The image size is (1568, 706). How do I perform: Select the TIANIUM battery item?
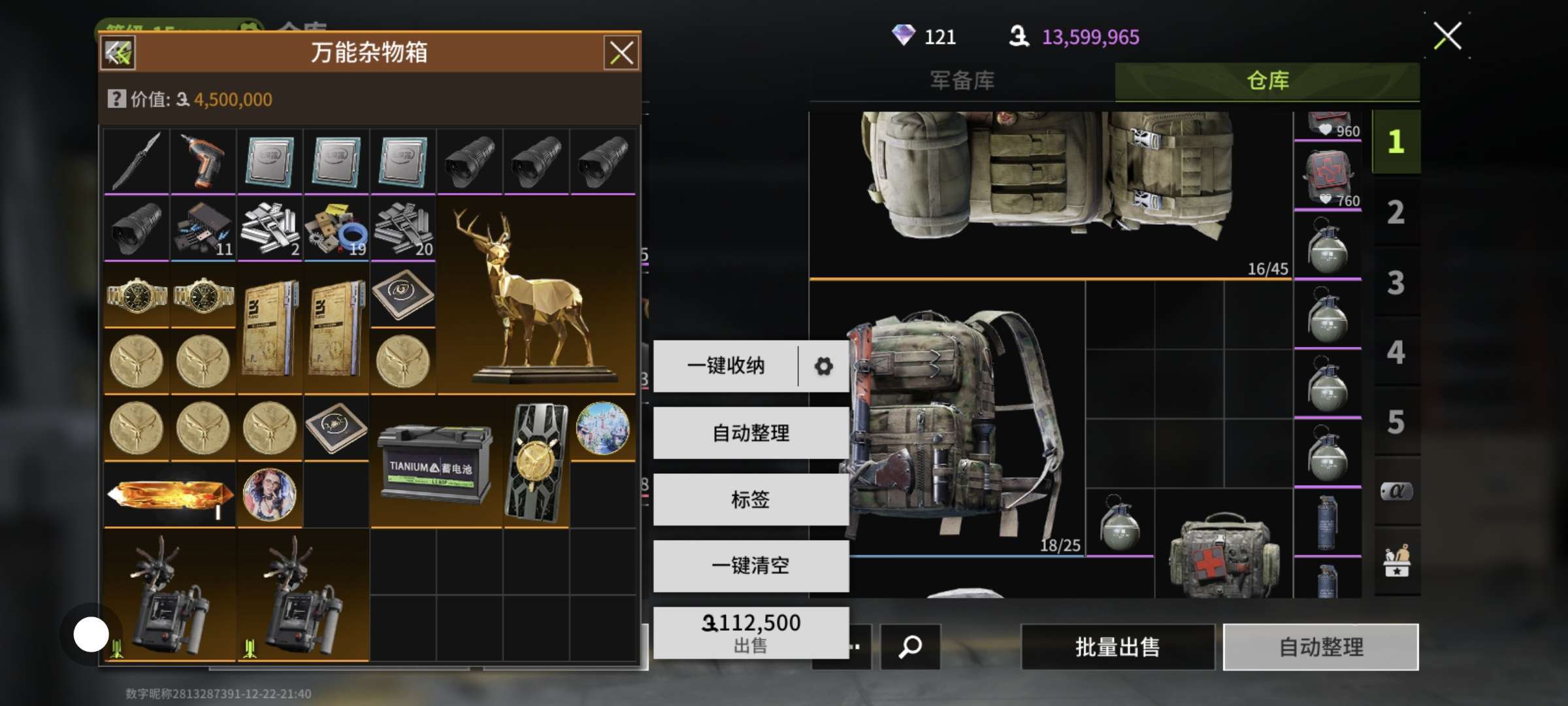436,463
